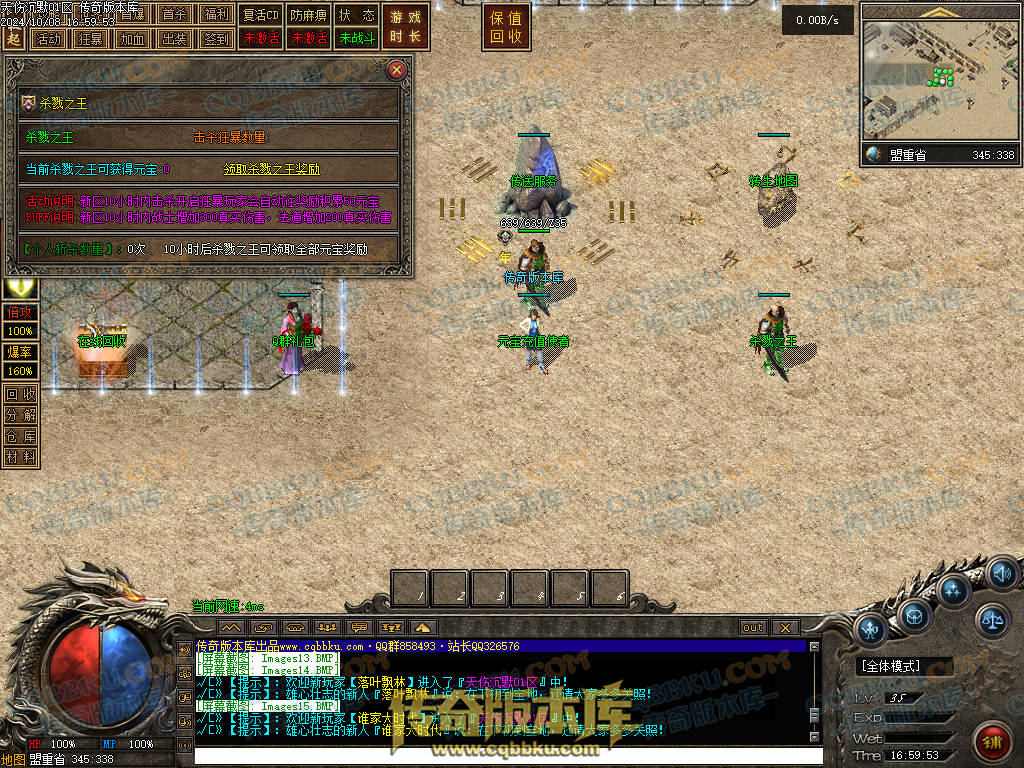Click the 'out' button above chat

tap(753, 628)
